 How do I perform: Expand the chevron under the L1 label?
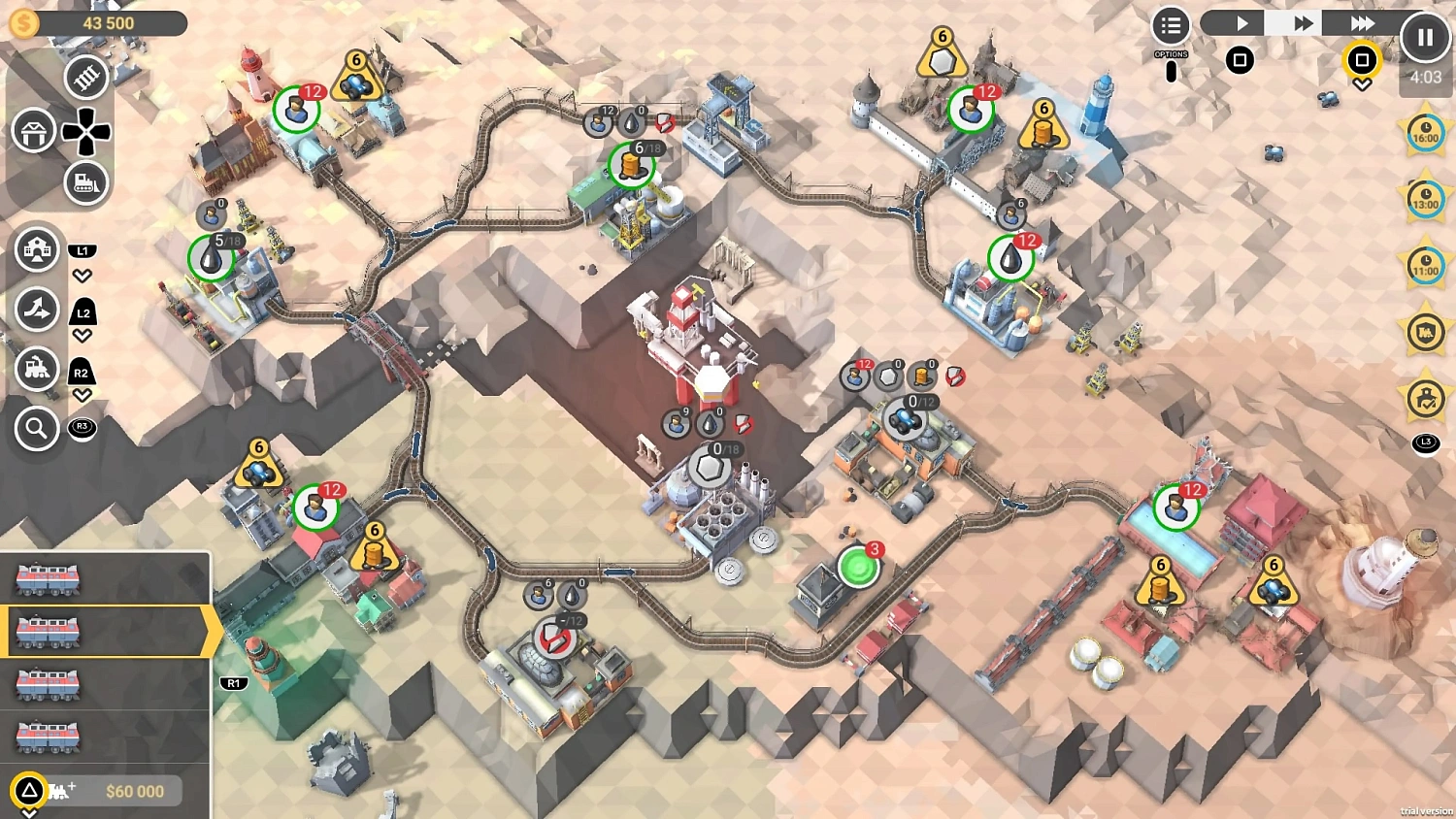point(82,275)
